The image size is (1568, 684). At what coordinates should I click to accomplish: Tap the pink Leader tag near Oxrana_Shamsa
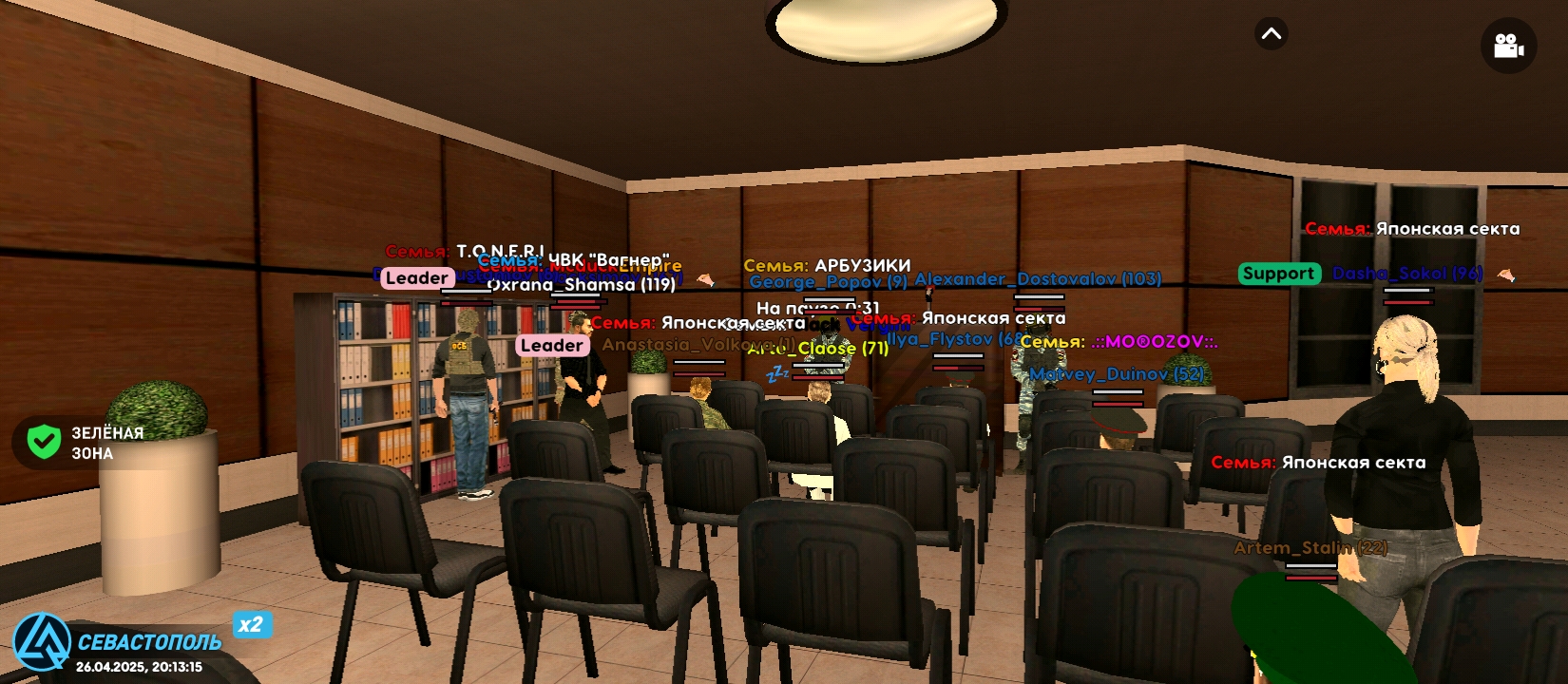click(416, 278)
